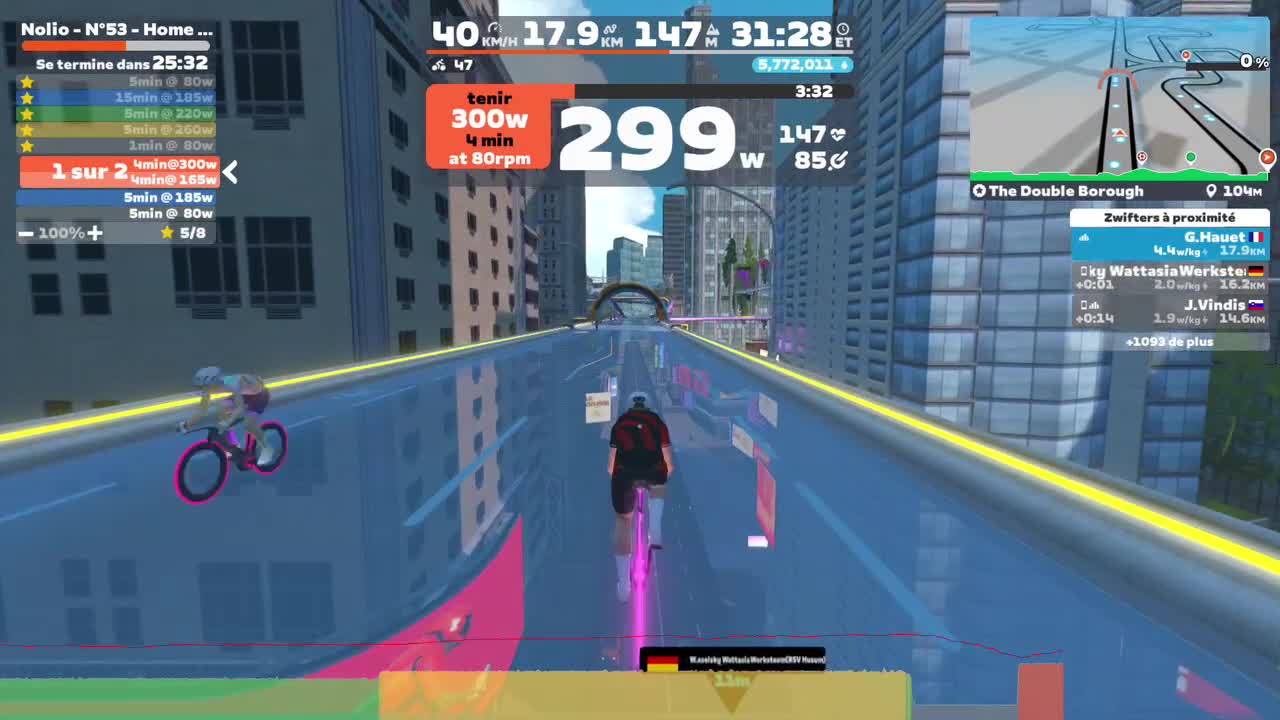Click the star icon showing 5/8 stars

[167, 232]
